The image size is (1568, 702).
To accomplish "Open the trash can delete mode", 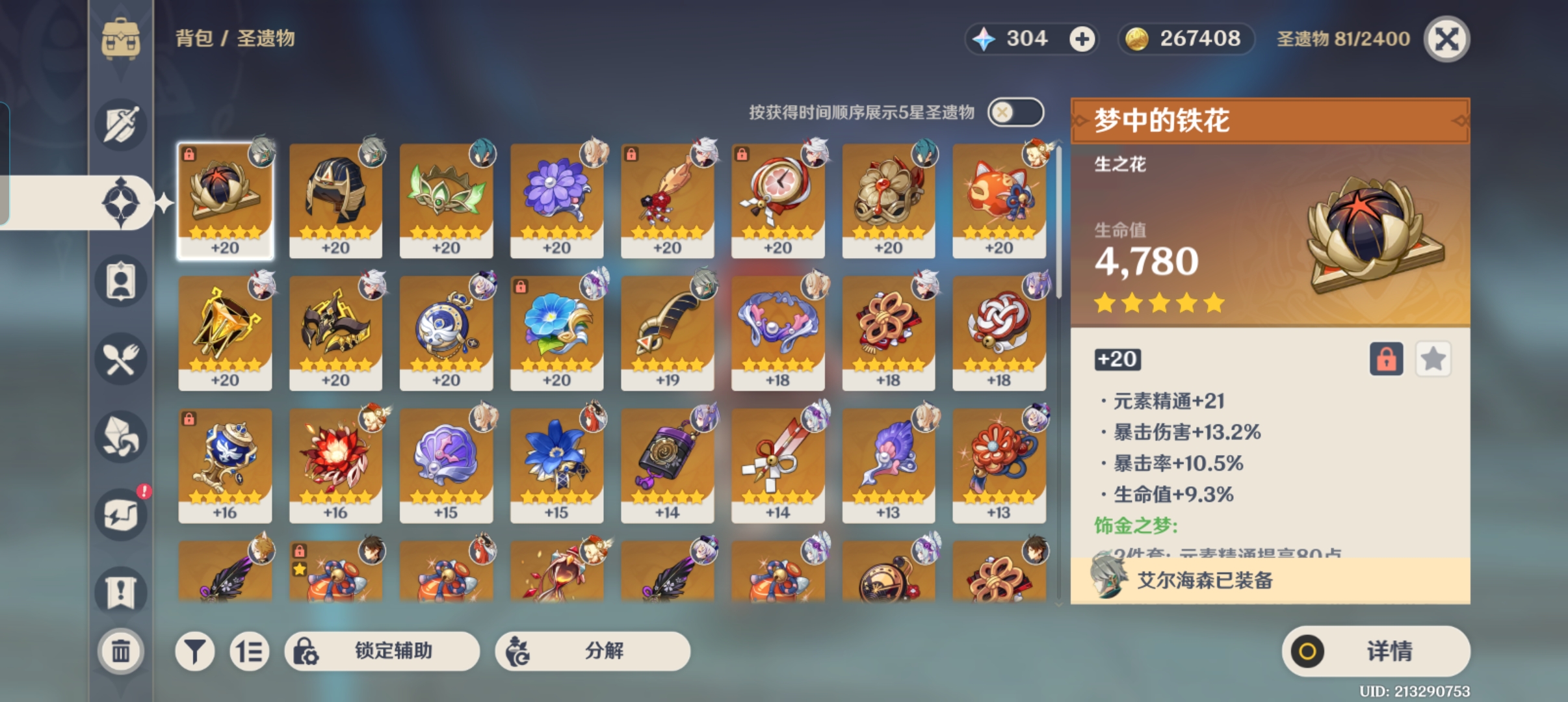I will tap(121, 651).
